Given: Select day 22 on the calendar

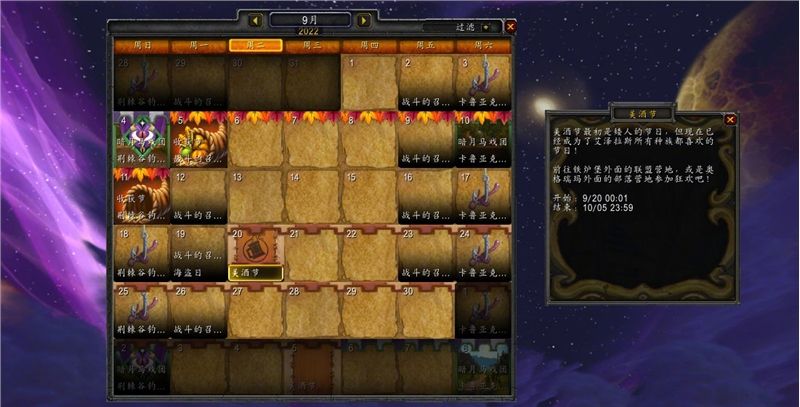Looking at the screenshot, I should pyautogui.click(x=369, y=254).
